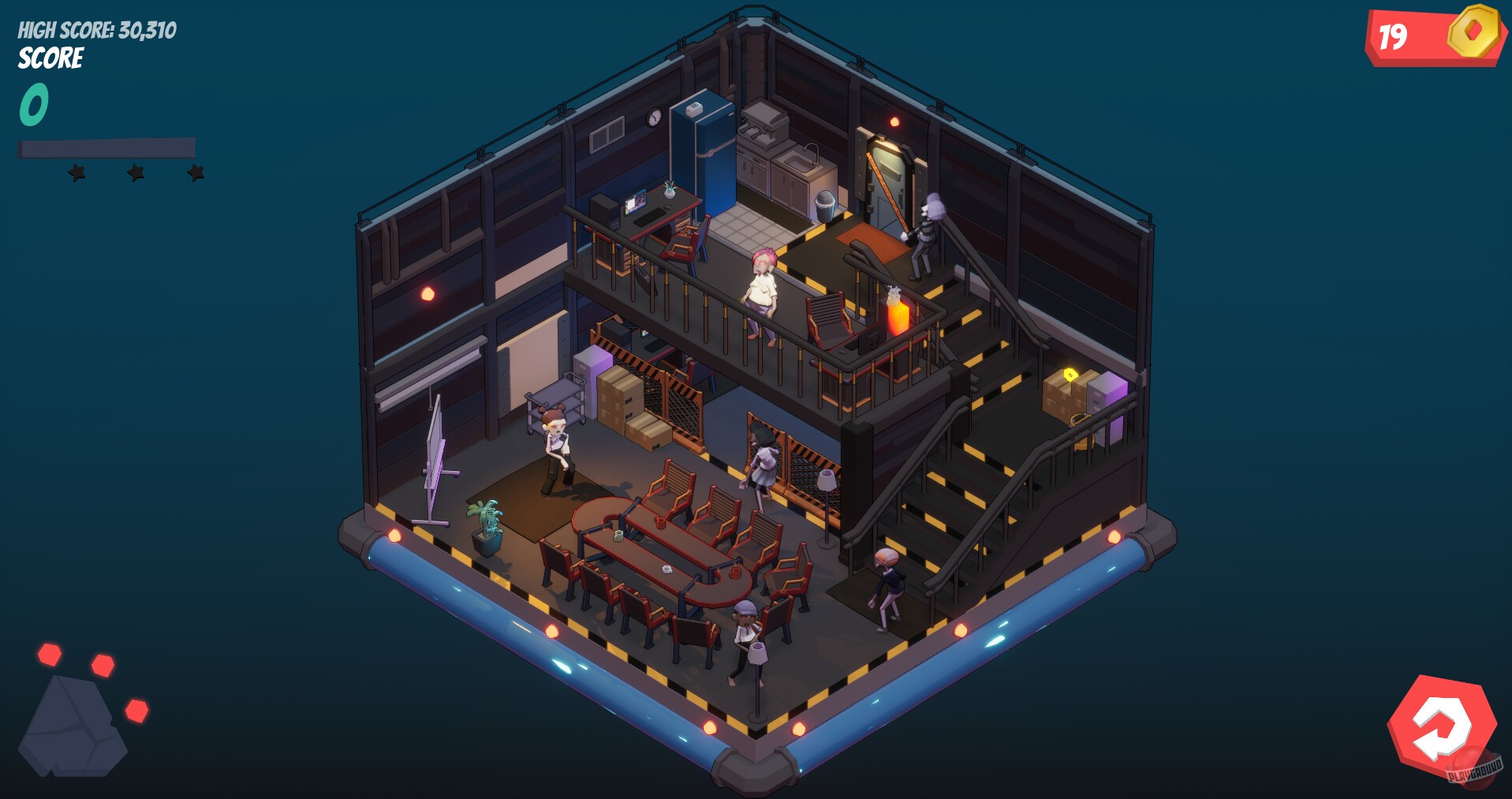Click the red wall light on the left wall
The image size is (1512, 799).
[x=427, y=293]
